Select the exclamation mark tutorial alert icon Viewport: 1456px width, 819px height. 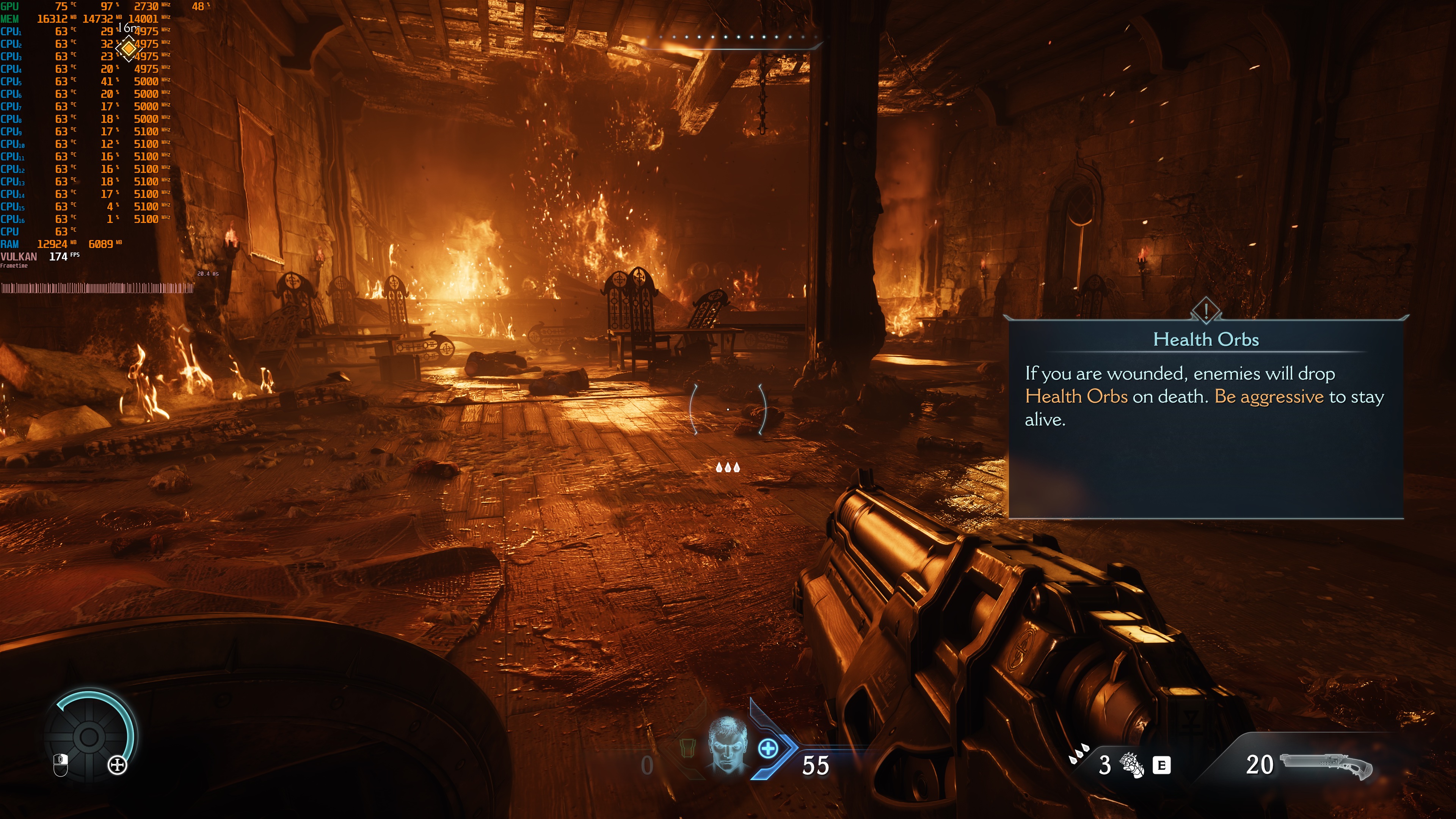click(x=1206, y=310)
